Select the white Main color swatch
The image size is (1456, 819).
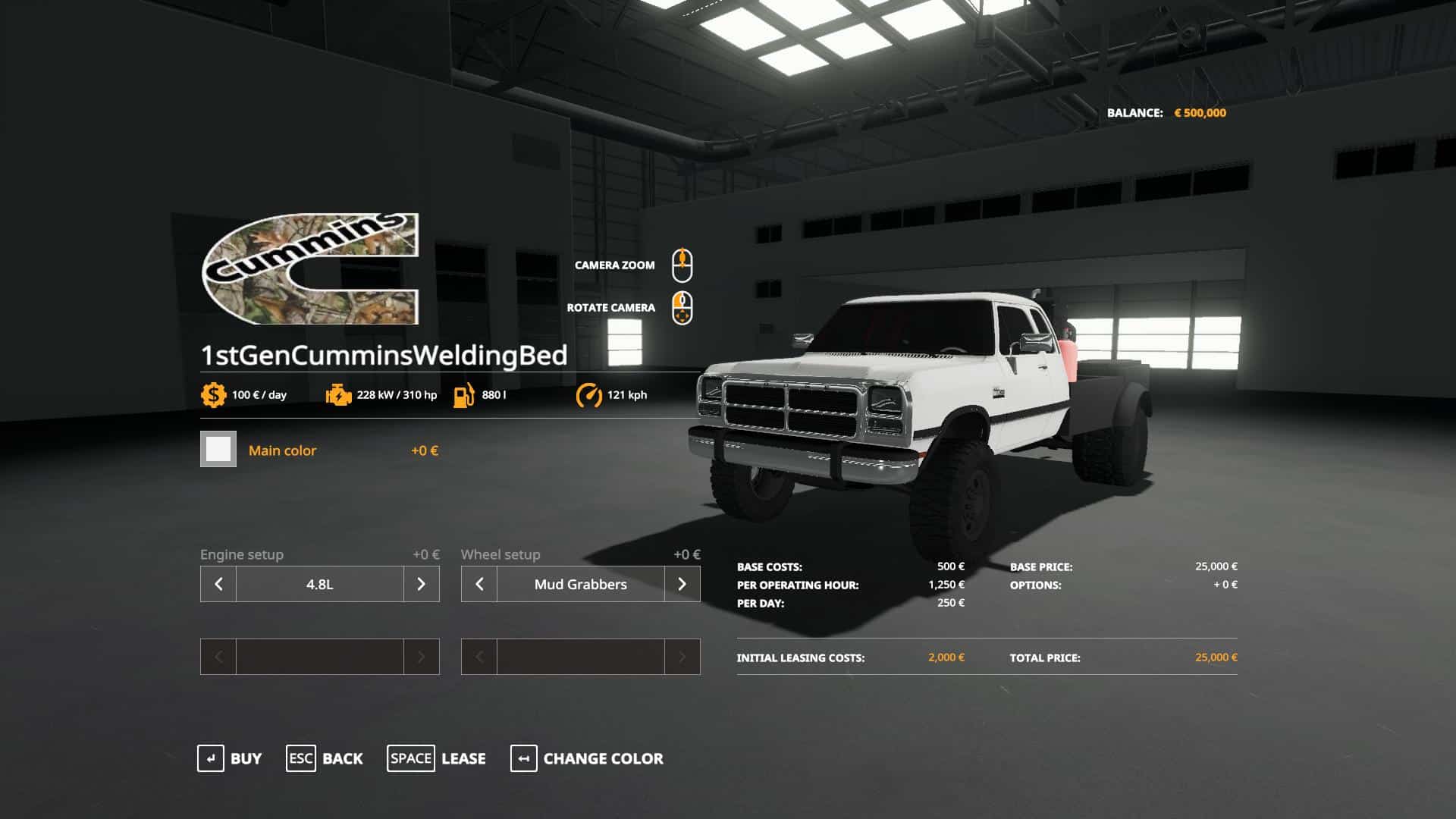pos(218,450)
